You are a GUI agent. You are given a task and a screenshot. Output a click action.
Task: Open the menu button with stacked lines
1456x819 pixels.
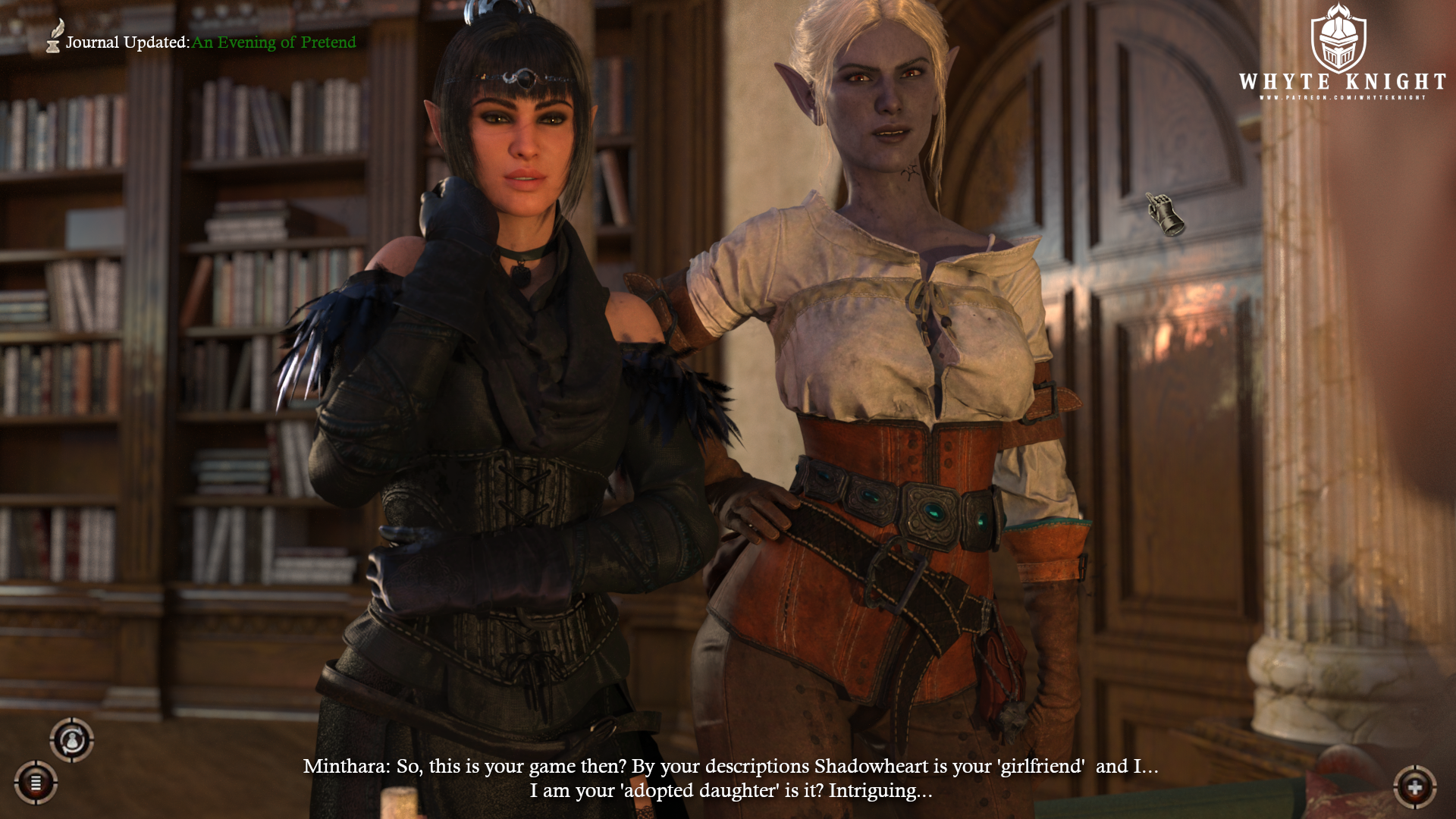point(36,782)
